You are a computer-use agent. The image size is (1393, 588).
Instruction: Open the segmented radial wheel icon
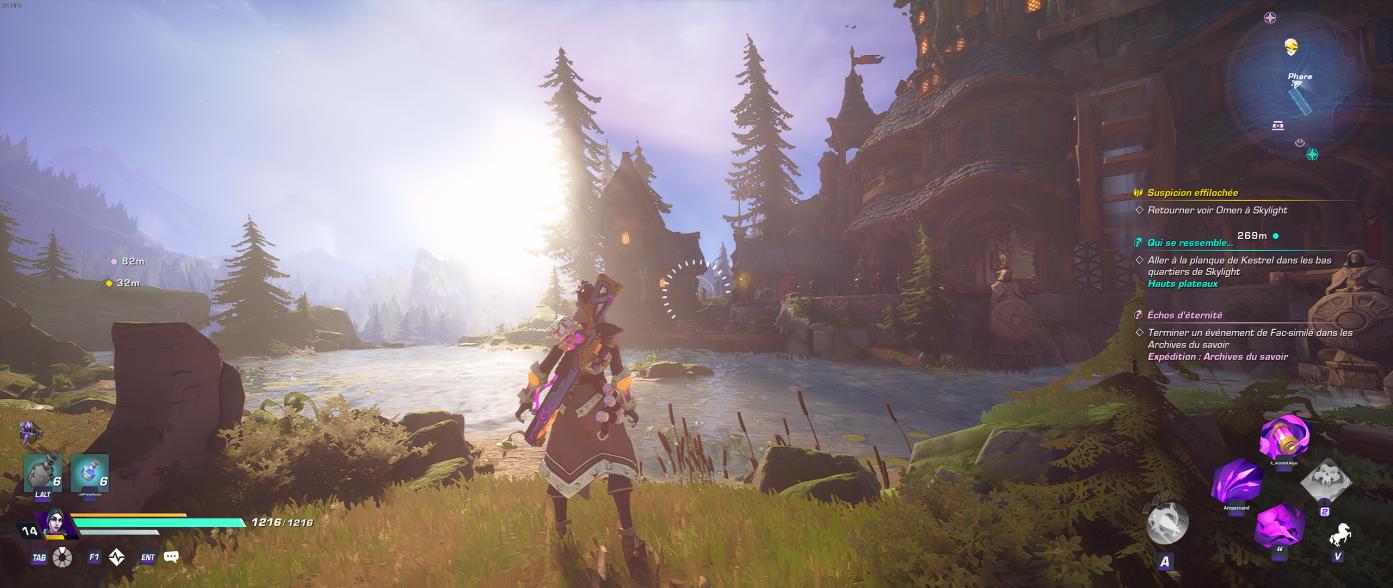point(63,557)
